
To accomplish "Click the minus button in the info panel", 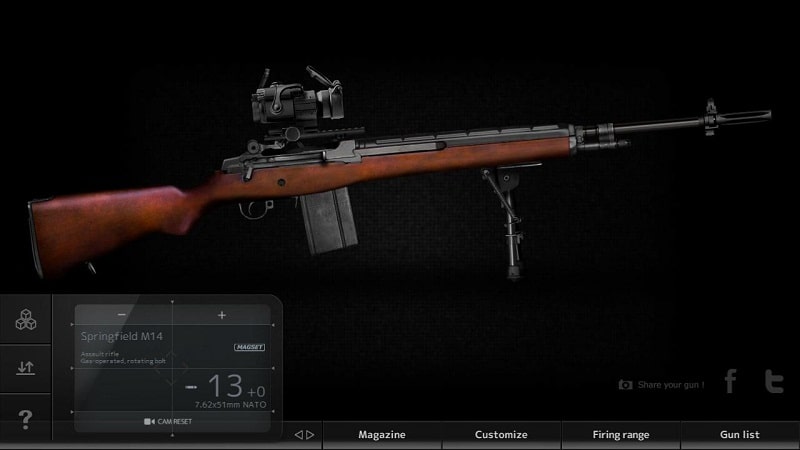I will point(122,315).
